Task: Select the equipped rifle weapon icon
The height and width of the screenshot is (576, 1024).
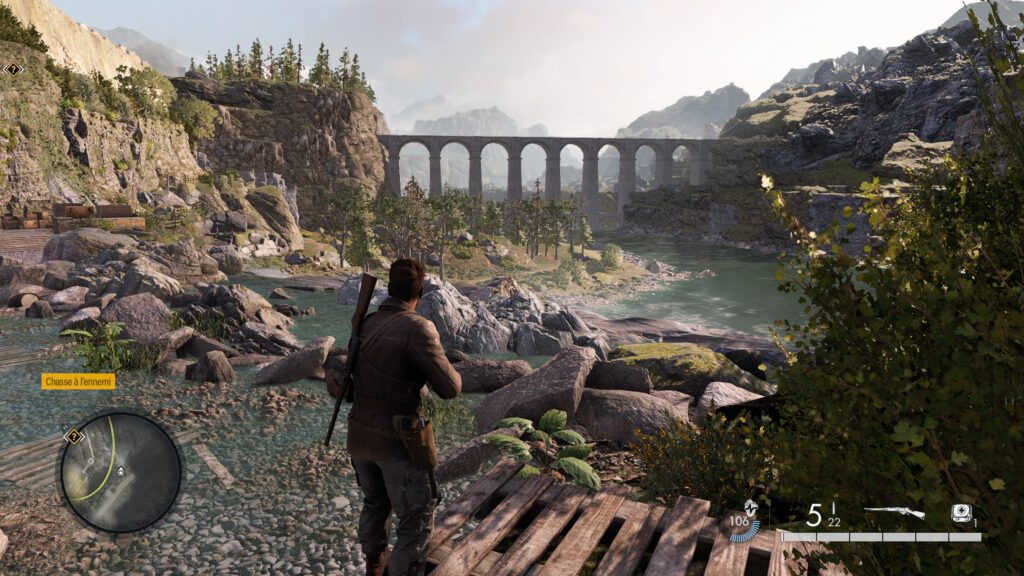Action: click(894, 512)
